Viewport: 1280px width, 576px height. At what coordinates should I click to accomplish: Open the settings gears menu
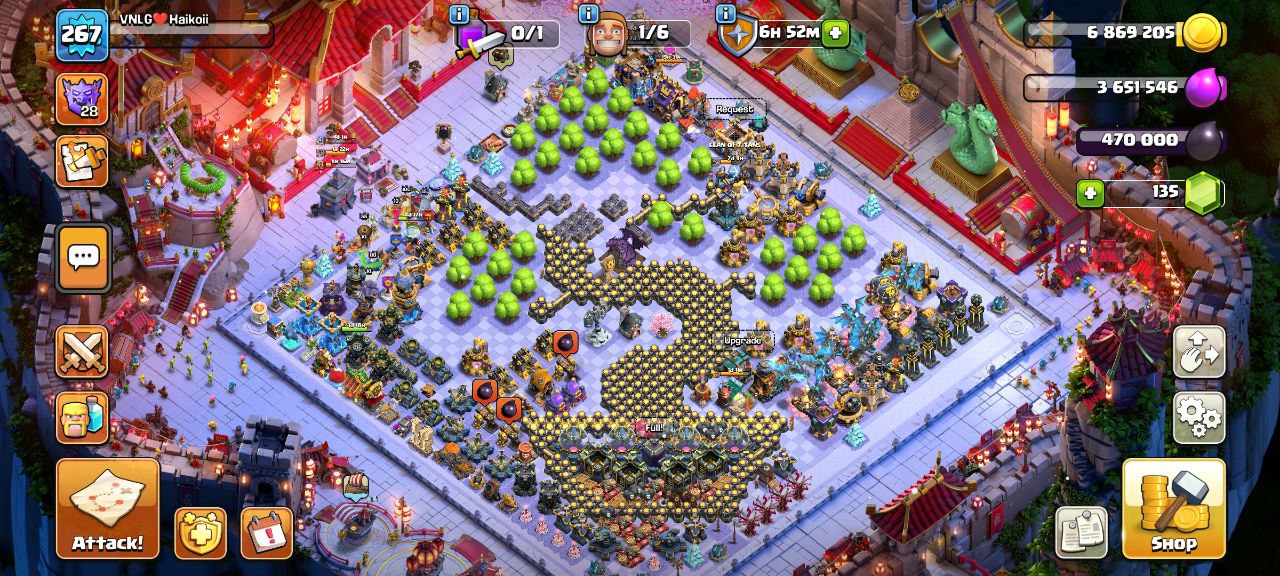coord(1199,417)
